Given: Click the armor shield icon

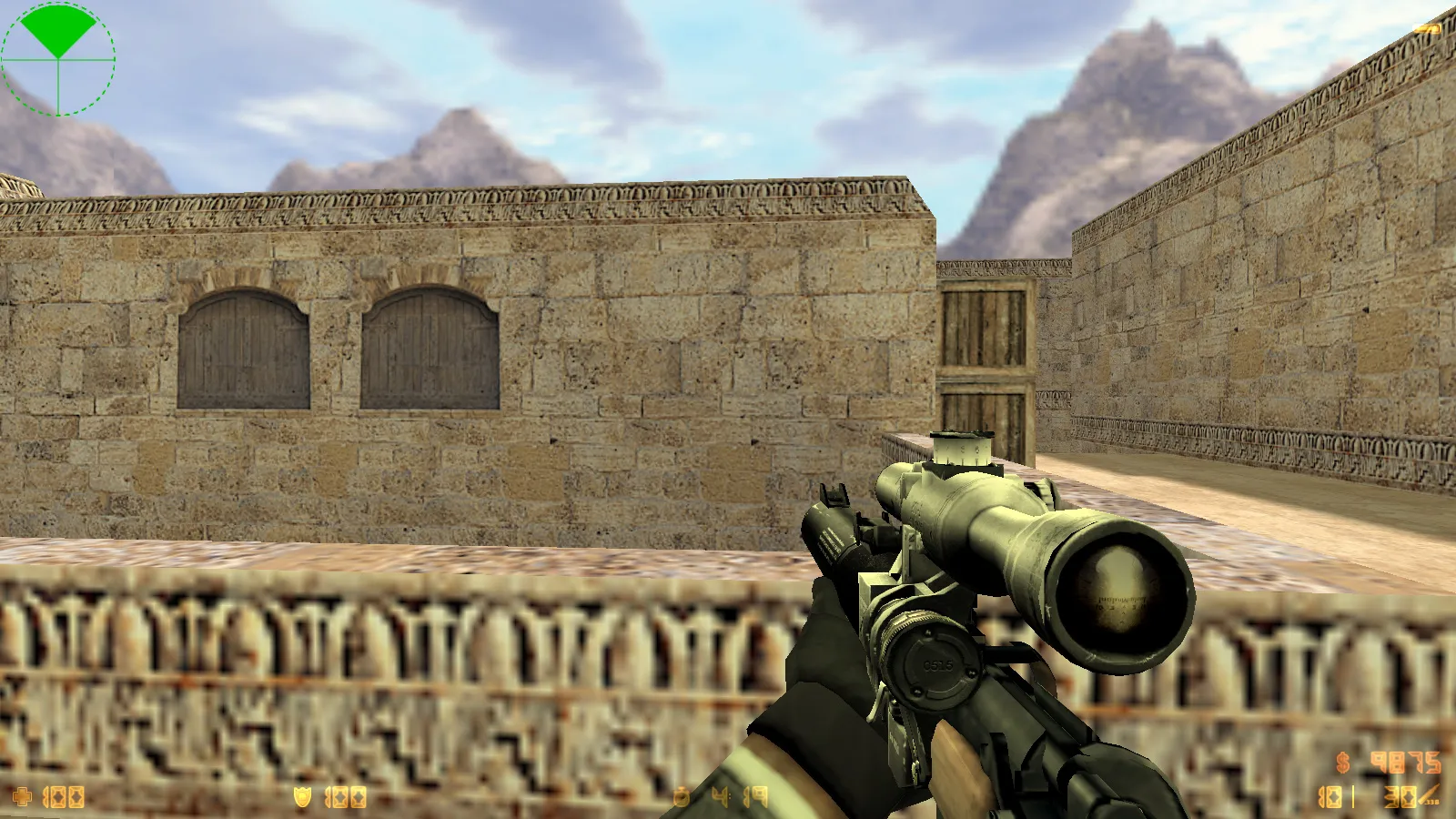Looking at the screenshot, I should (302, 794).
